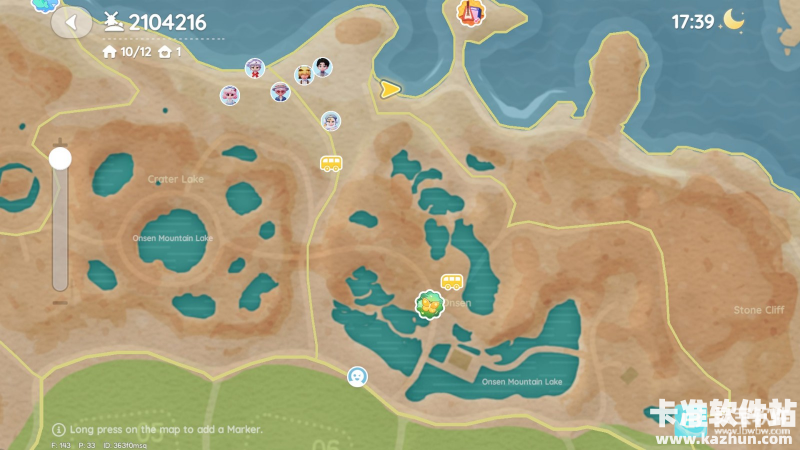The height and width of the screenshot is (450, 800).
Task: Select the white-haired glasses character marker
Action: pos(331,121)
